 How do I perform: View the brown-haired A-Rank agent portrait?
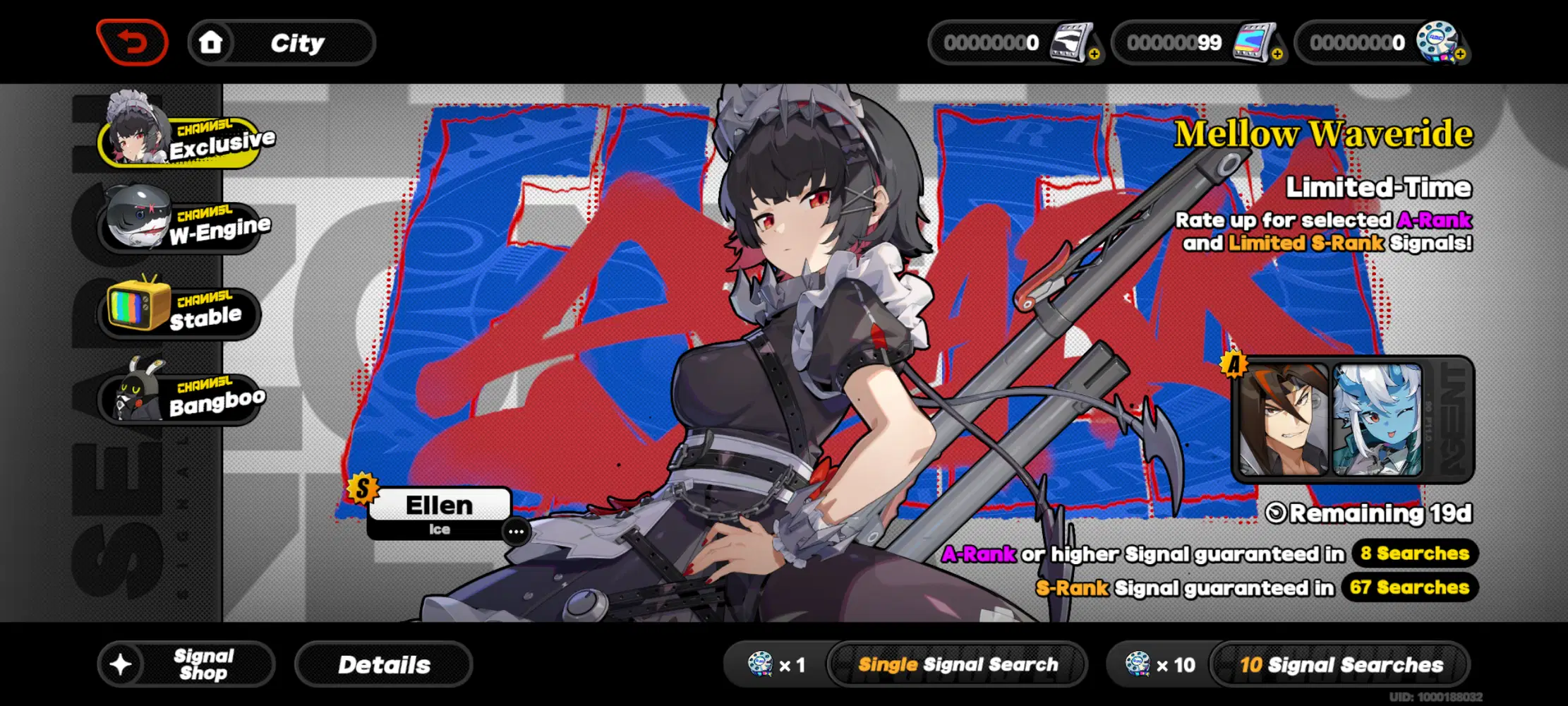[1283, 419]
